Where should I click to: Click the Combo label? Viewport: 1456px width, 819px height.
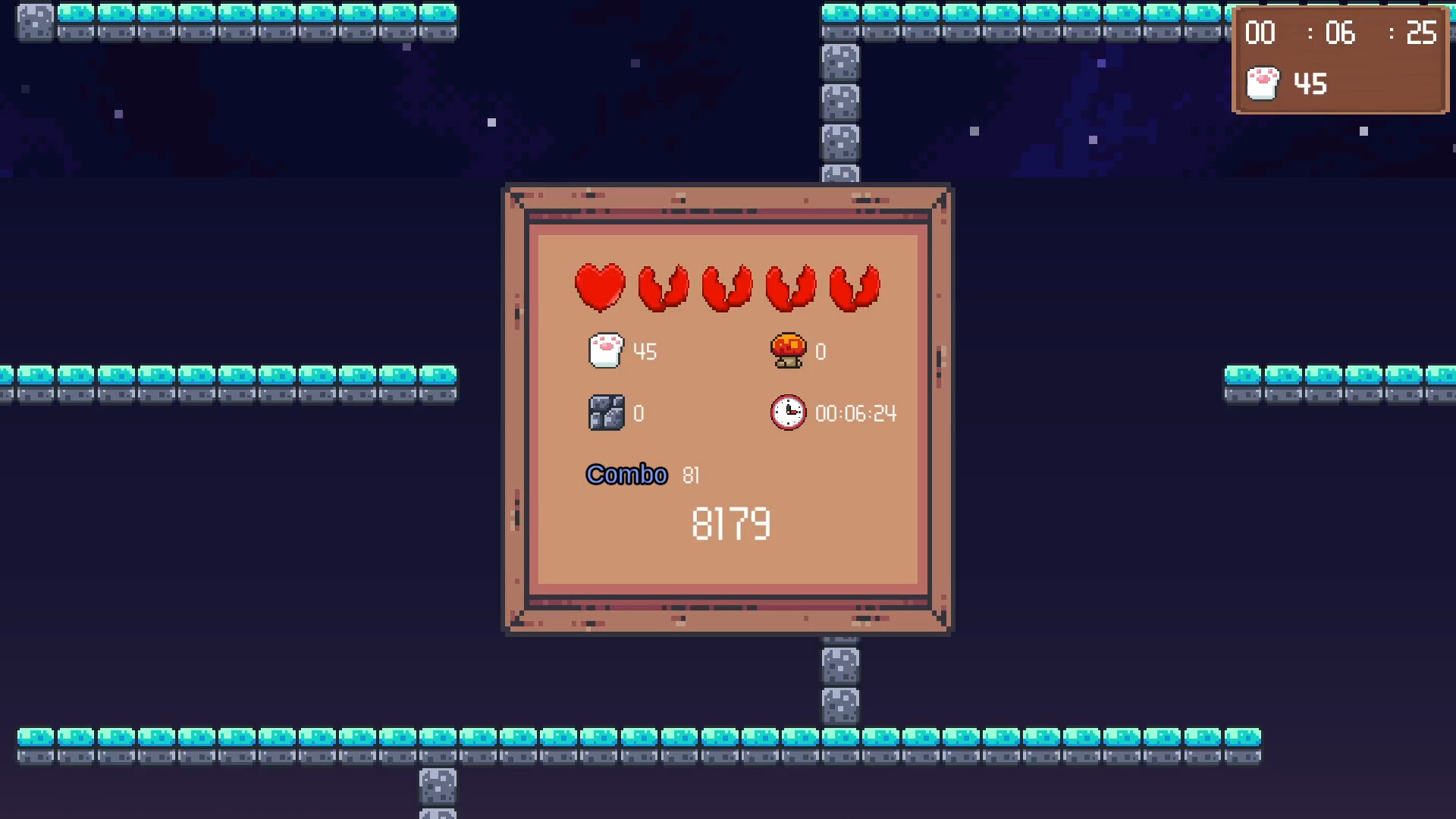pos(626,475)
